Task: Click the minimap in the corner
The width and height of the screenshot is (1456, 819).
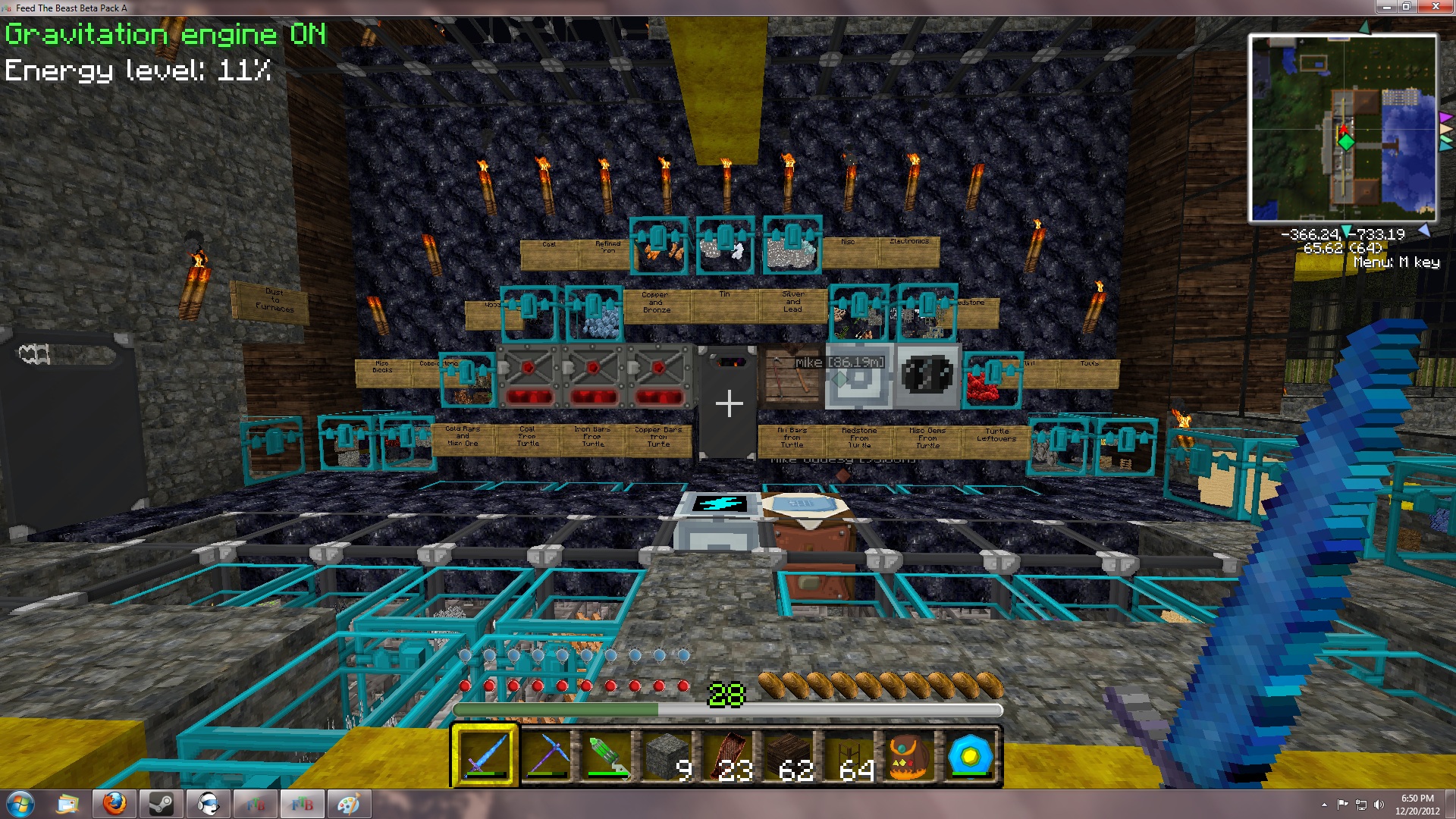Action: pyautogui.click(x=1342, y=127)
